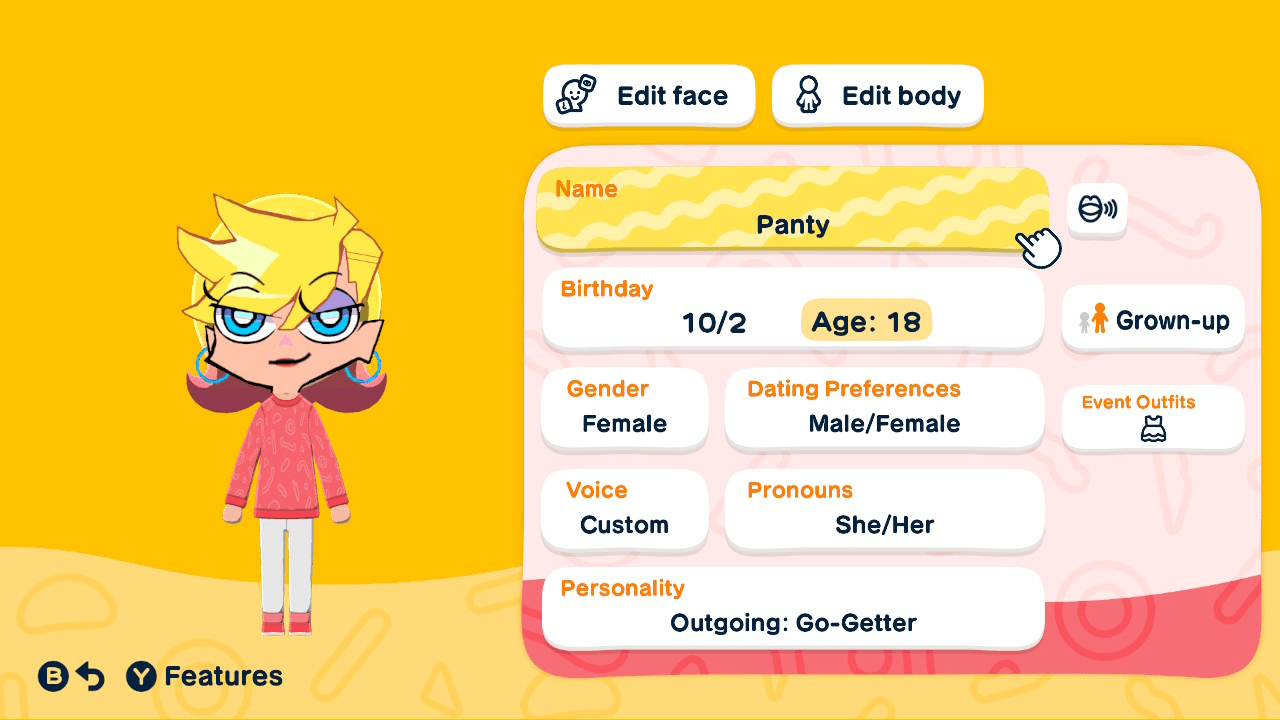Play the name pronunciation mouth-speaker icon
Viewport: 1280px width, 720px height.
[1097, 210]
